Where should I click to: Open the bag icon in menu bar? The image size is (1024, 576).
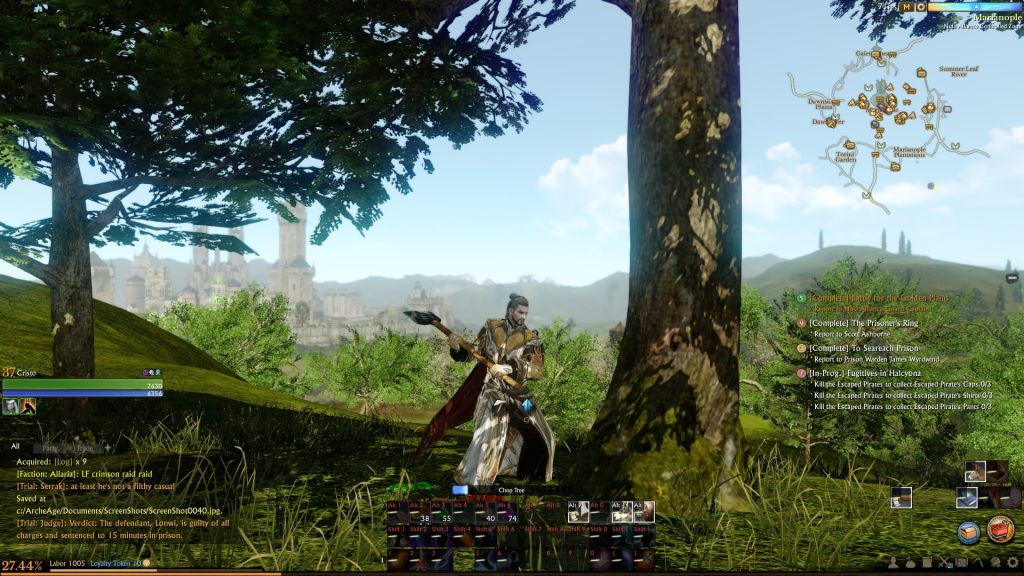click(909, 563)
